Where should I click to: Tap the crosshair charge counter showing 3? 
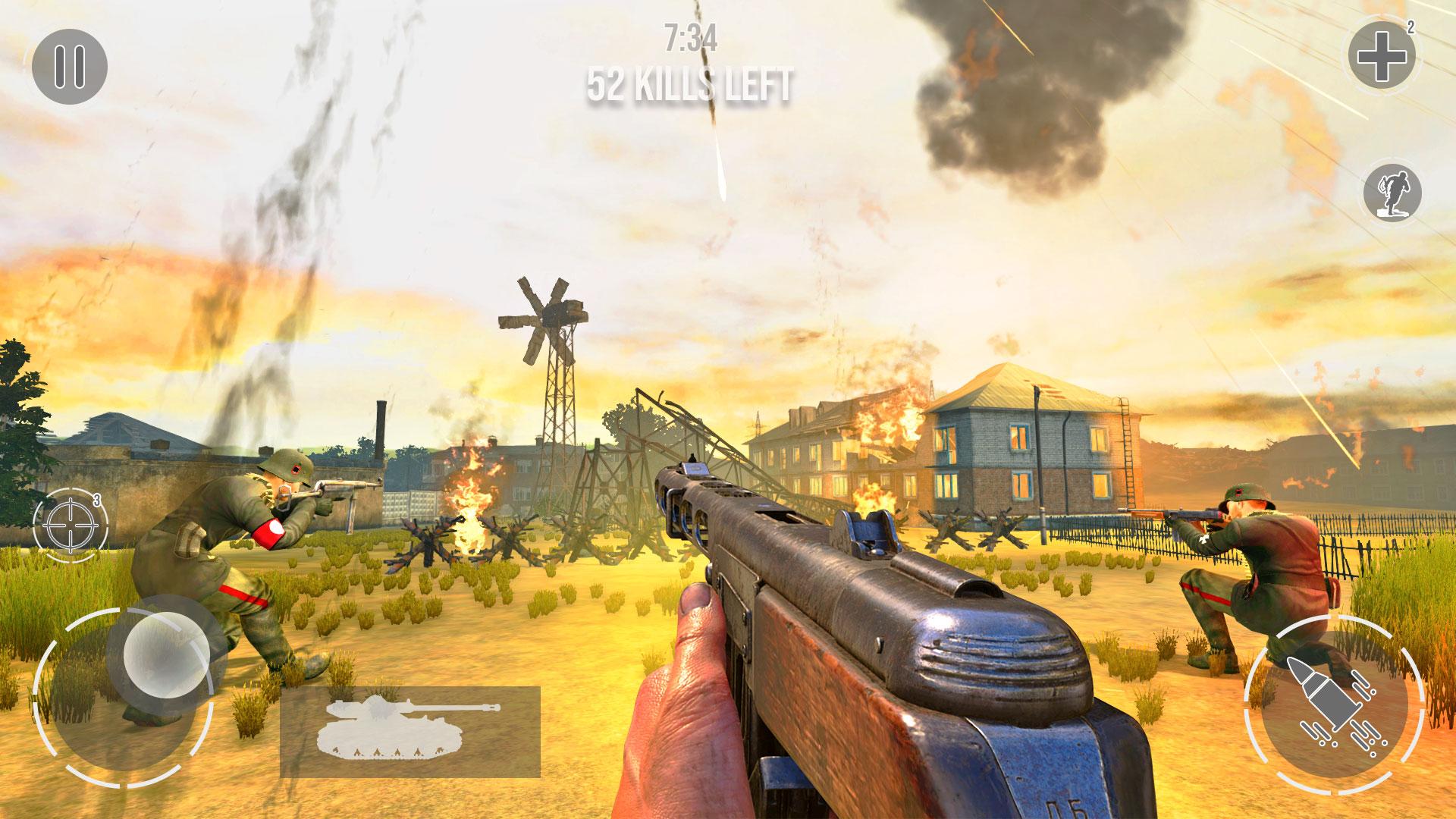(x=98, y=500)
